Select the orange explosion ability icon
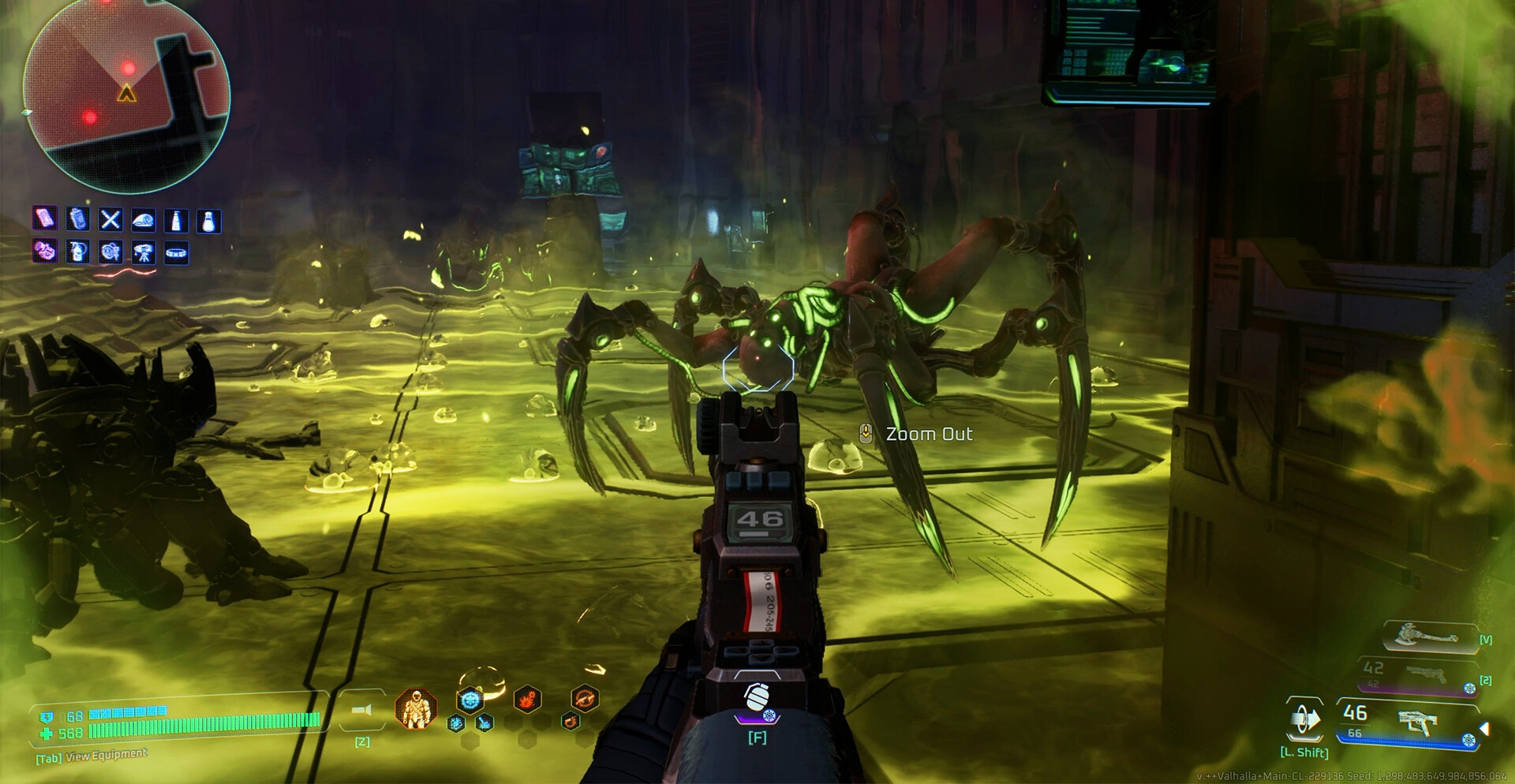This screenshot has width=1515, height=784. click(527, 699)
